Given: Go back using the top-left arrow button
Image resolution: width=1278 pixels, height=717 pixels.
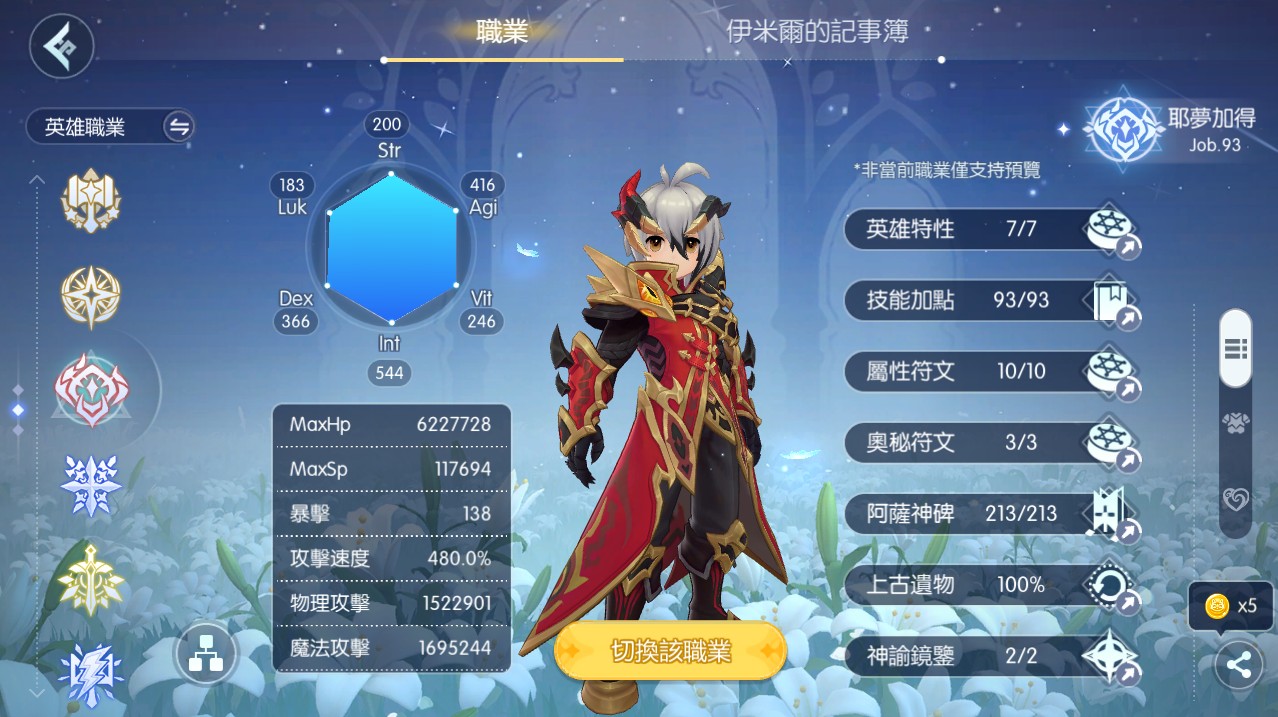Looking at the screenshot, I should click(x=61, y=46).
